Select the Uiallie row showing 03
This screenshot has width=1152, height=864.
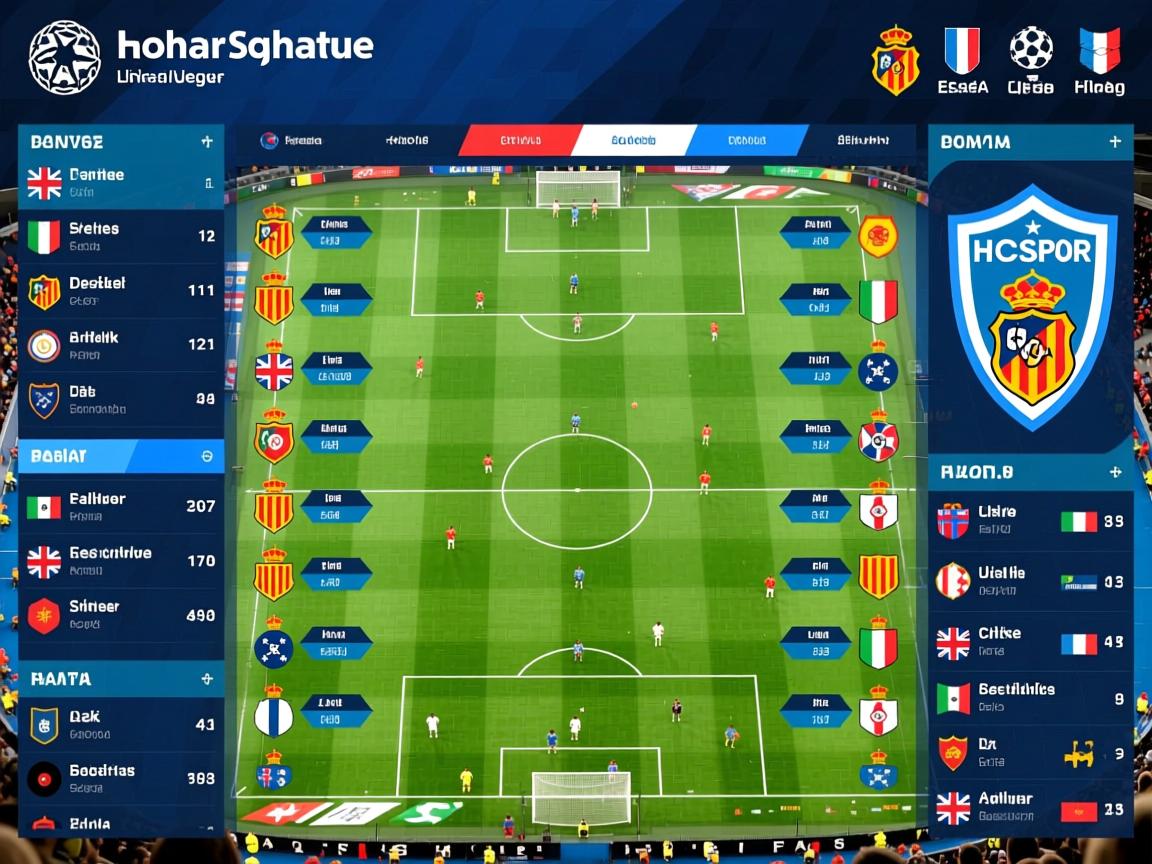pyautogui.click(x=1030, y=581)
